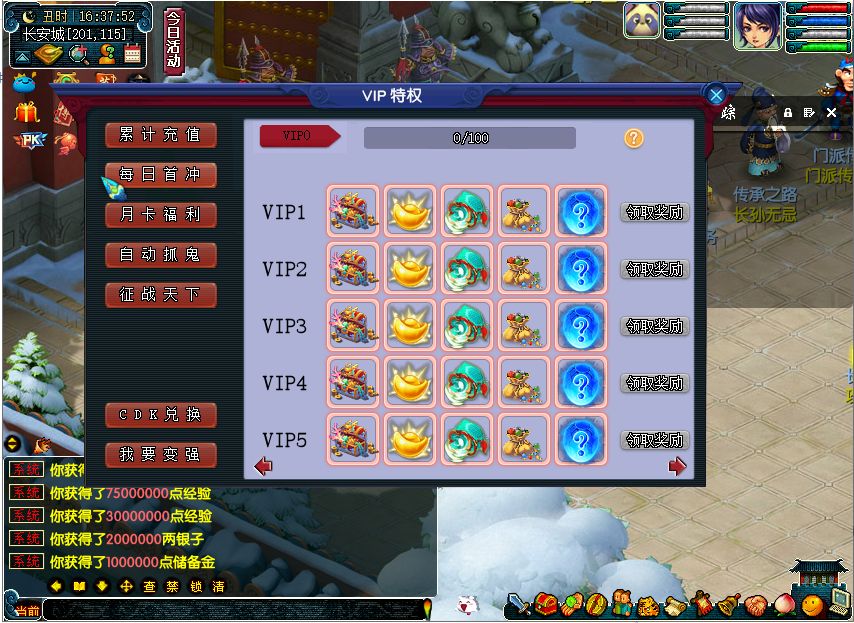Image resolution: width=854 pixels, height=623 pixels.
Task: Claim the VIP1 reward with 领取奖励
Action: pyautogui.click(x=655, y=212)
